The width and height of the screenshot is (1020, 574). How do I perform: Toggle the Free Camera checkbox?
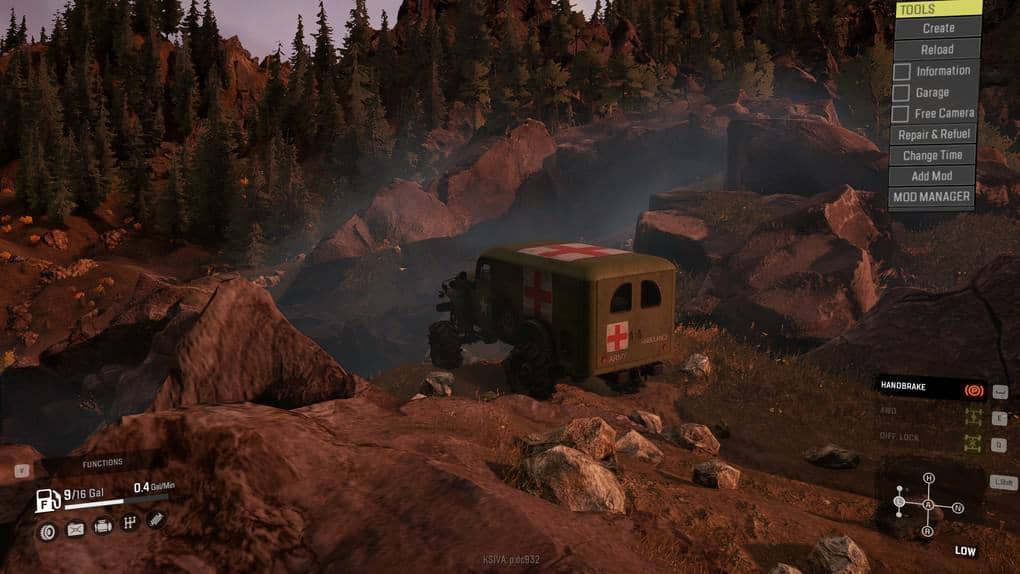(x=902, y=114)
